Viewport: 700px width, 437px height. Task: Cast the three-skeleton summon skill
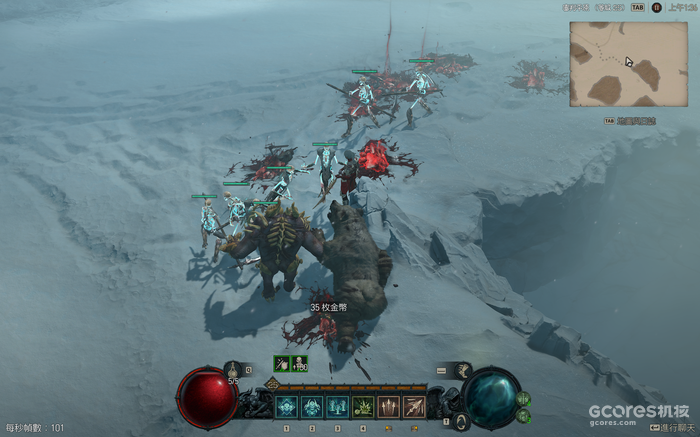click(337, 407)
